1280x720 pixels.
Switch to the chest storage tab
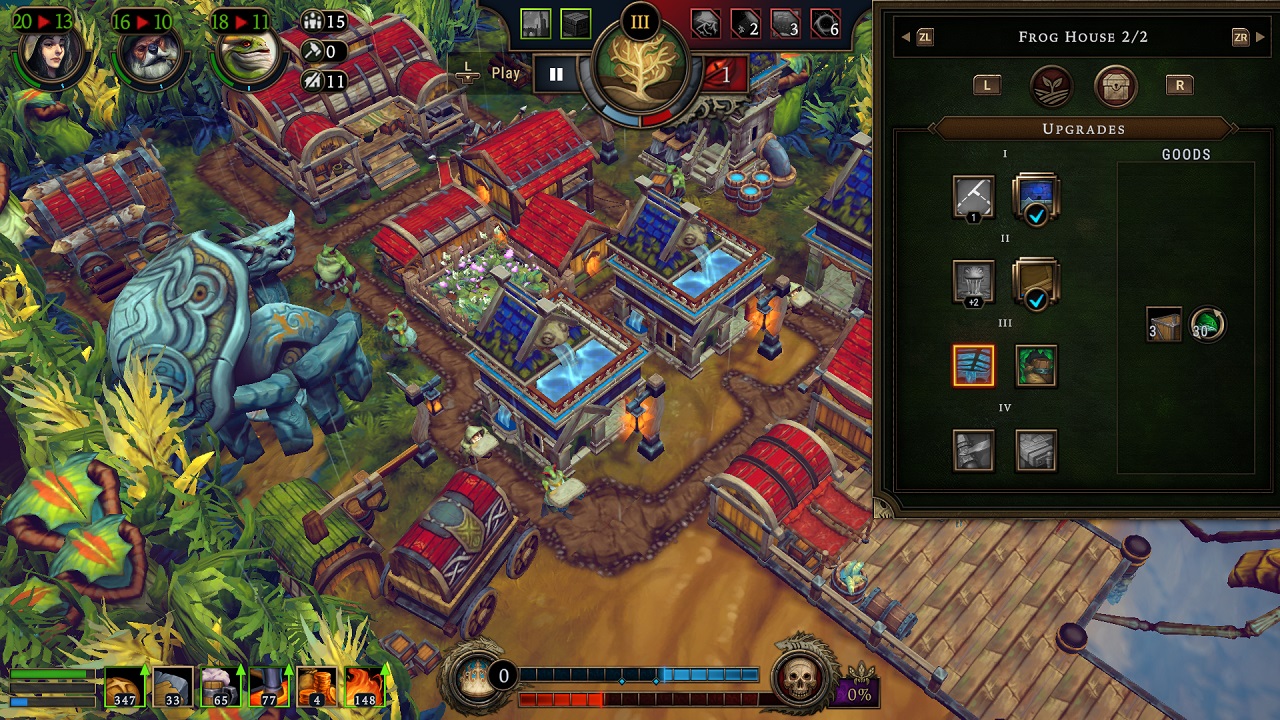click(1114, 85)
